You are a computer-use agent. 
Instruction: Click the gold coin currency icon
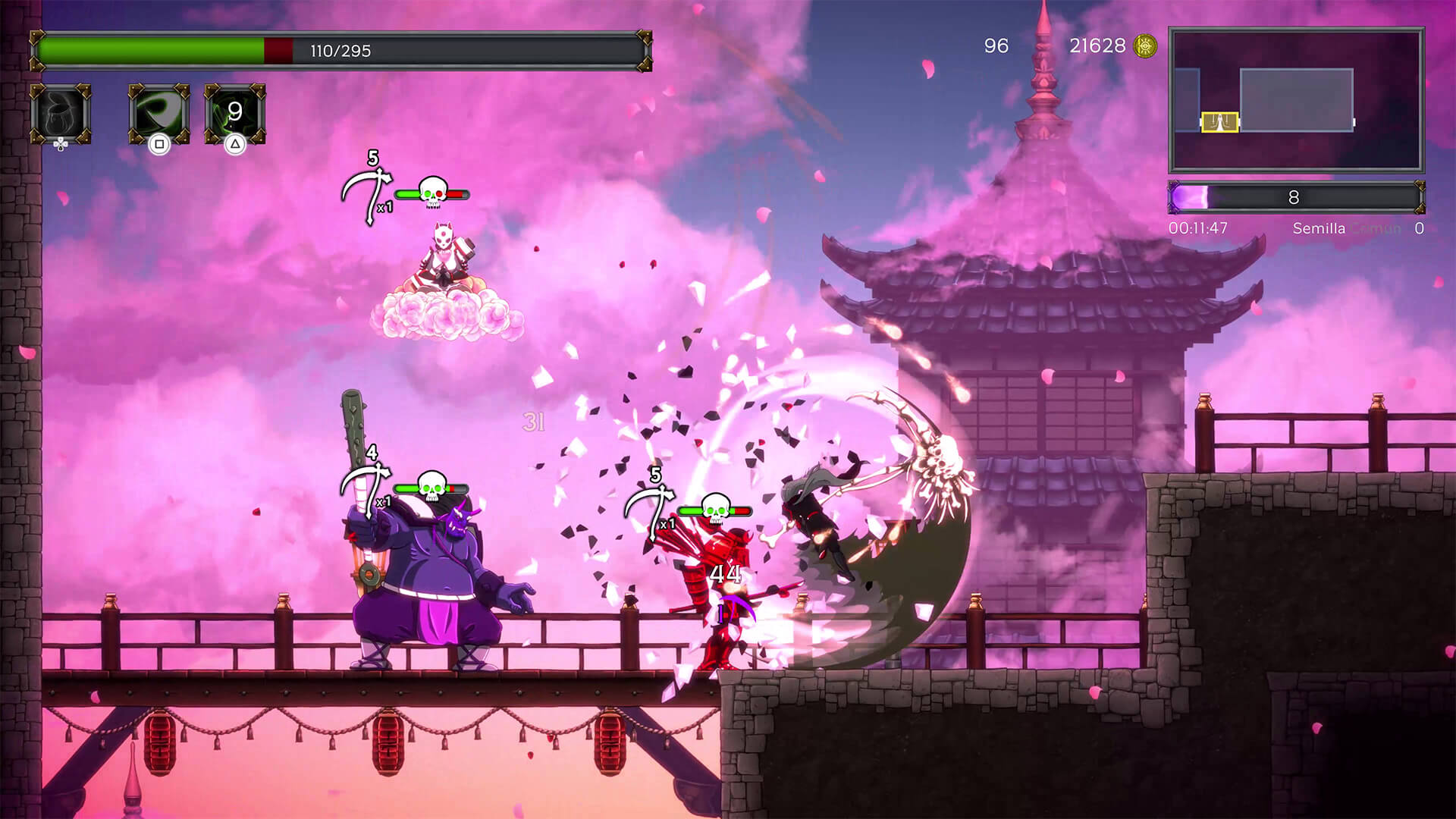pyautogui.click(x=1144, y=46)
